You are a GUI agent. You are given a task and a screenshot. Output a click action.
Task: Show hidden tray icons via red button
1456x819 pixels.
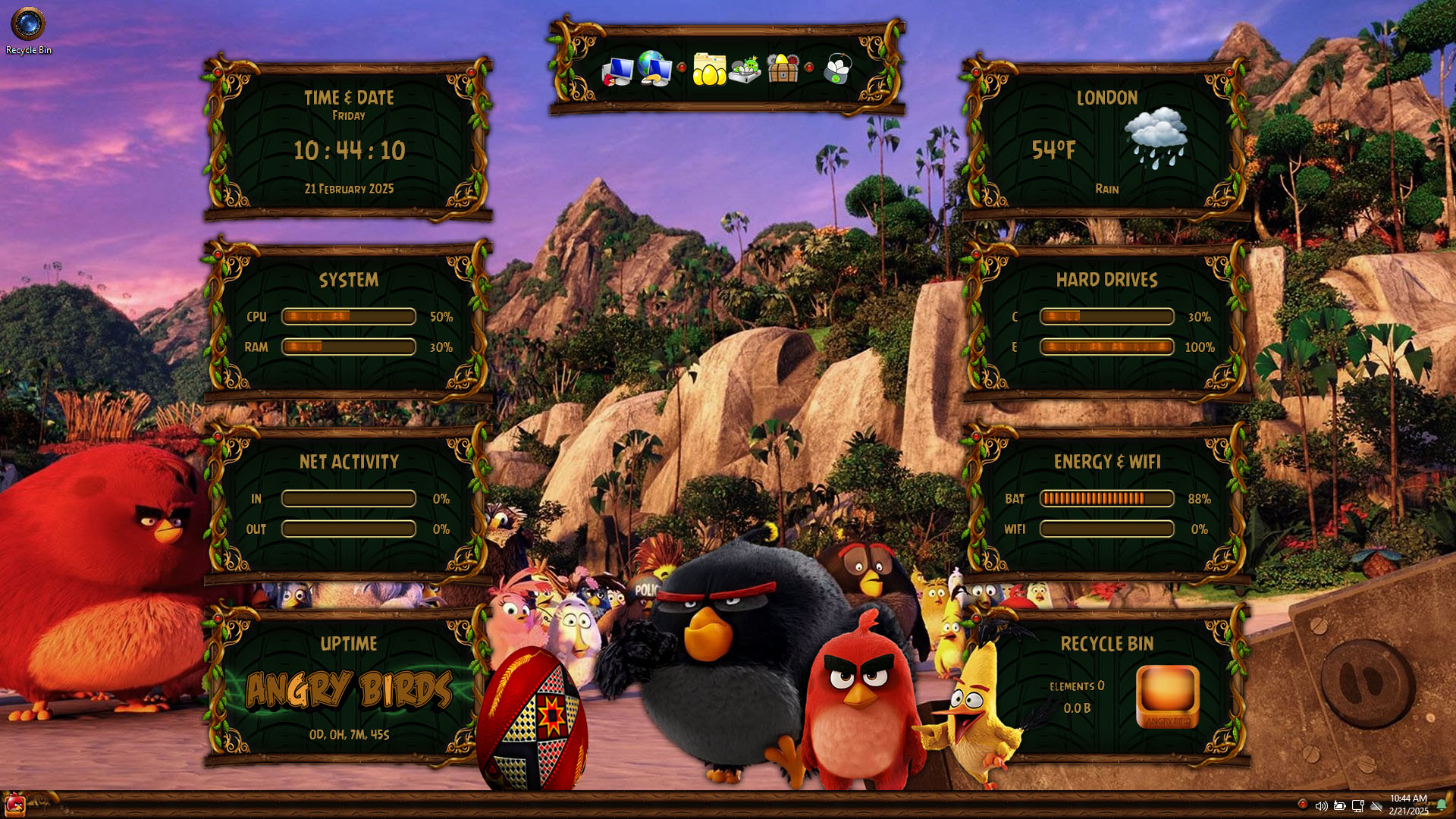pyautogui.click(x=1302, y=804)
